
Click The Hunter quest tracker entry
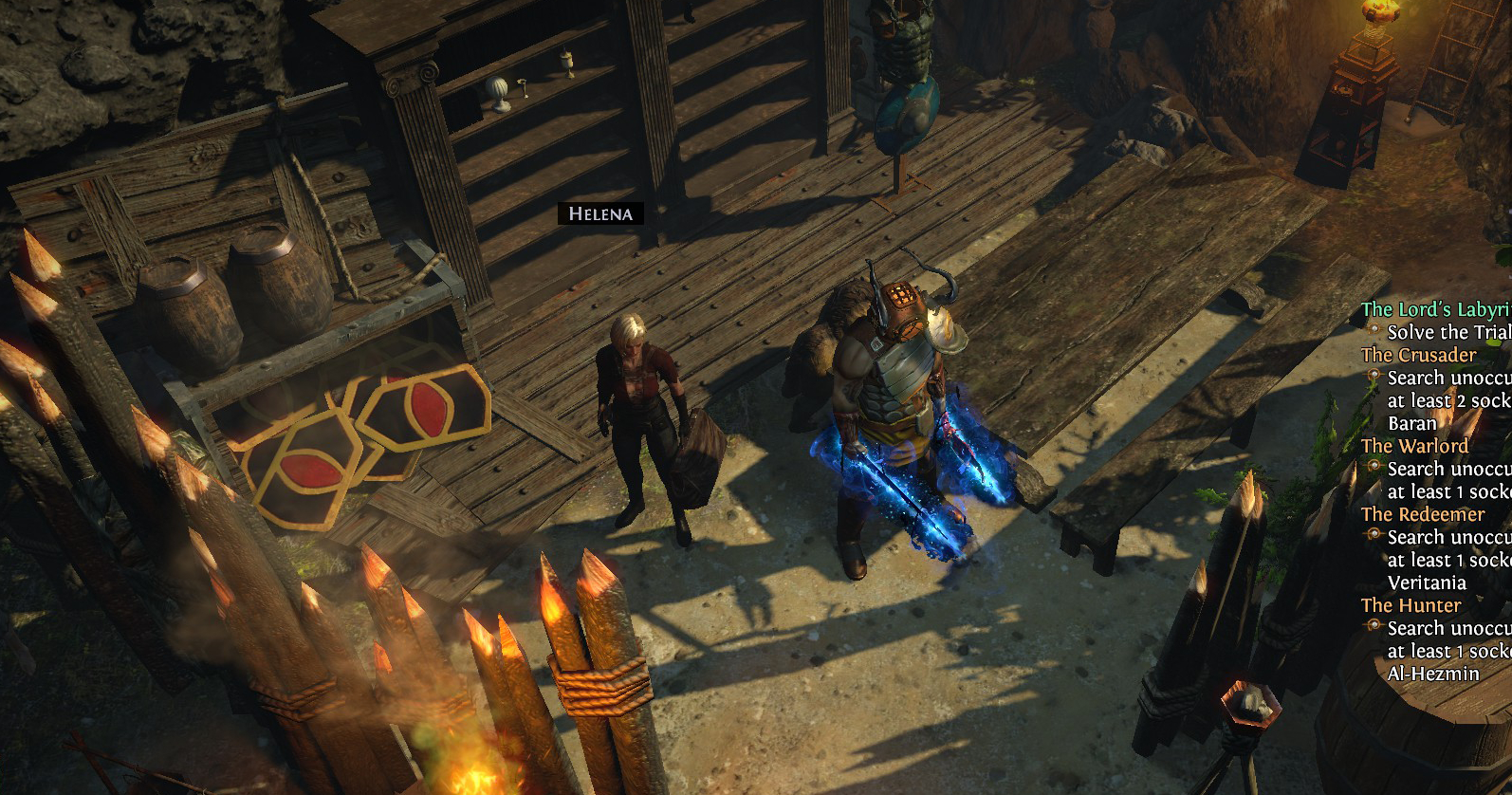tap(1411, 605)
